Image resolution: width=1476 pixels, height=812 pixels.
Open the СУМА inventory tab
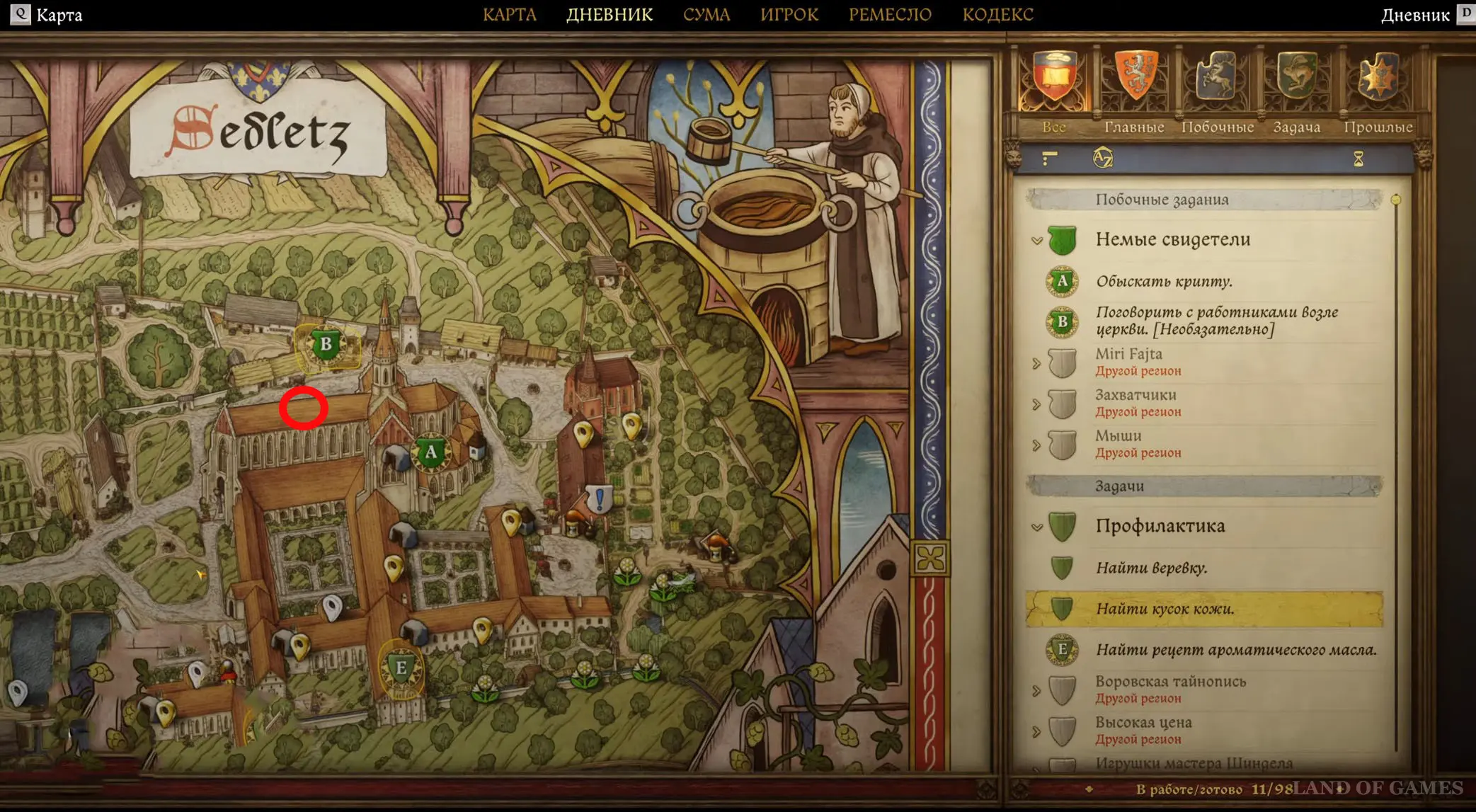[706, 15]
